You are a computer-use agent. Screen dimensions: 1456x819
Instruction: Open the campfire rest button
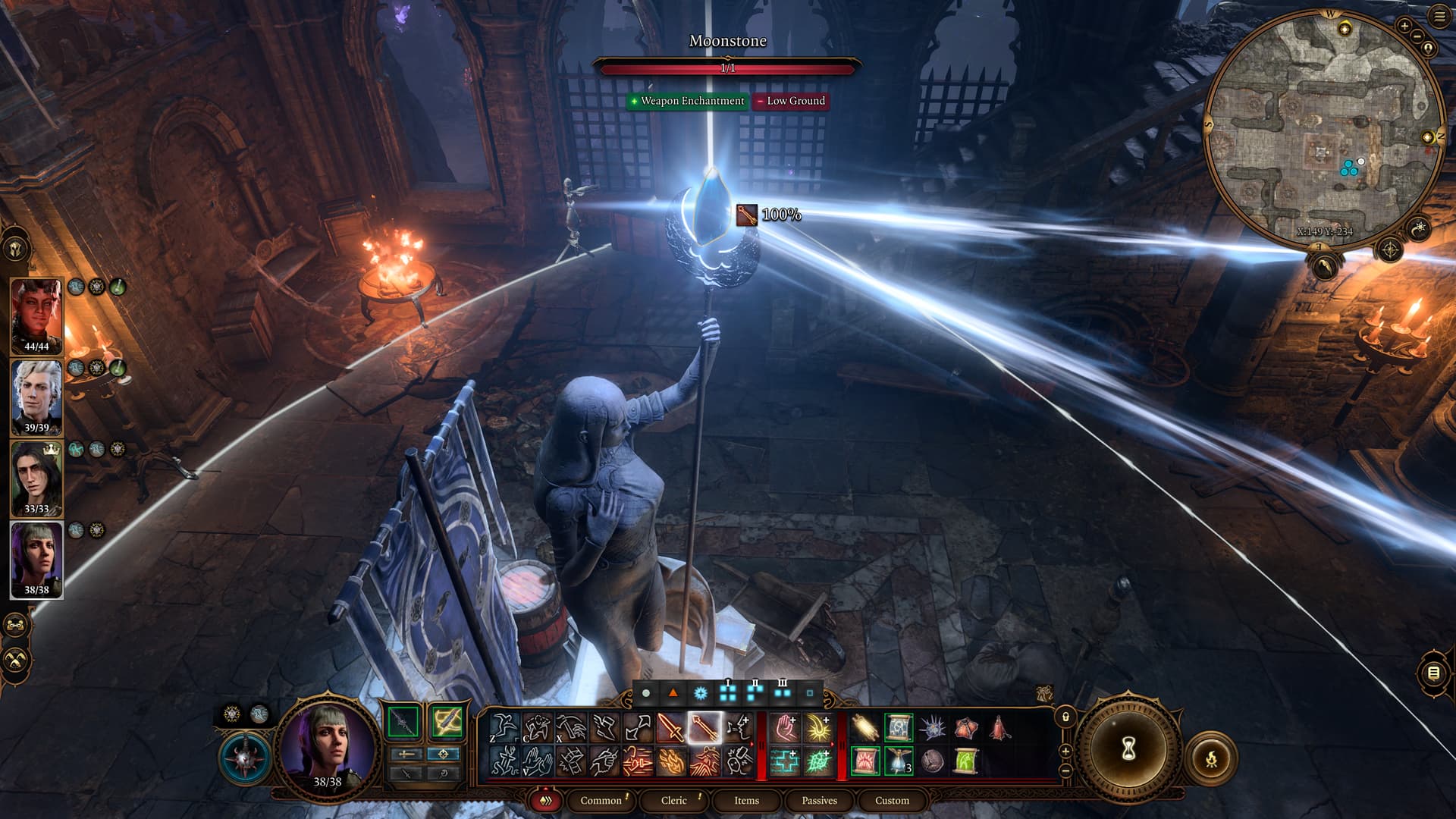1211,758
